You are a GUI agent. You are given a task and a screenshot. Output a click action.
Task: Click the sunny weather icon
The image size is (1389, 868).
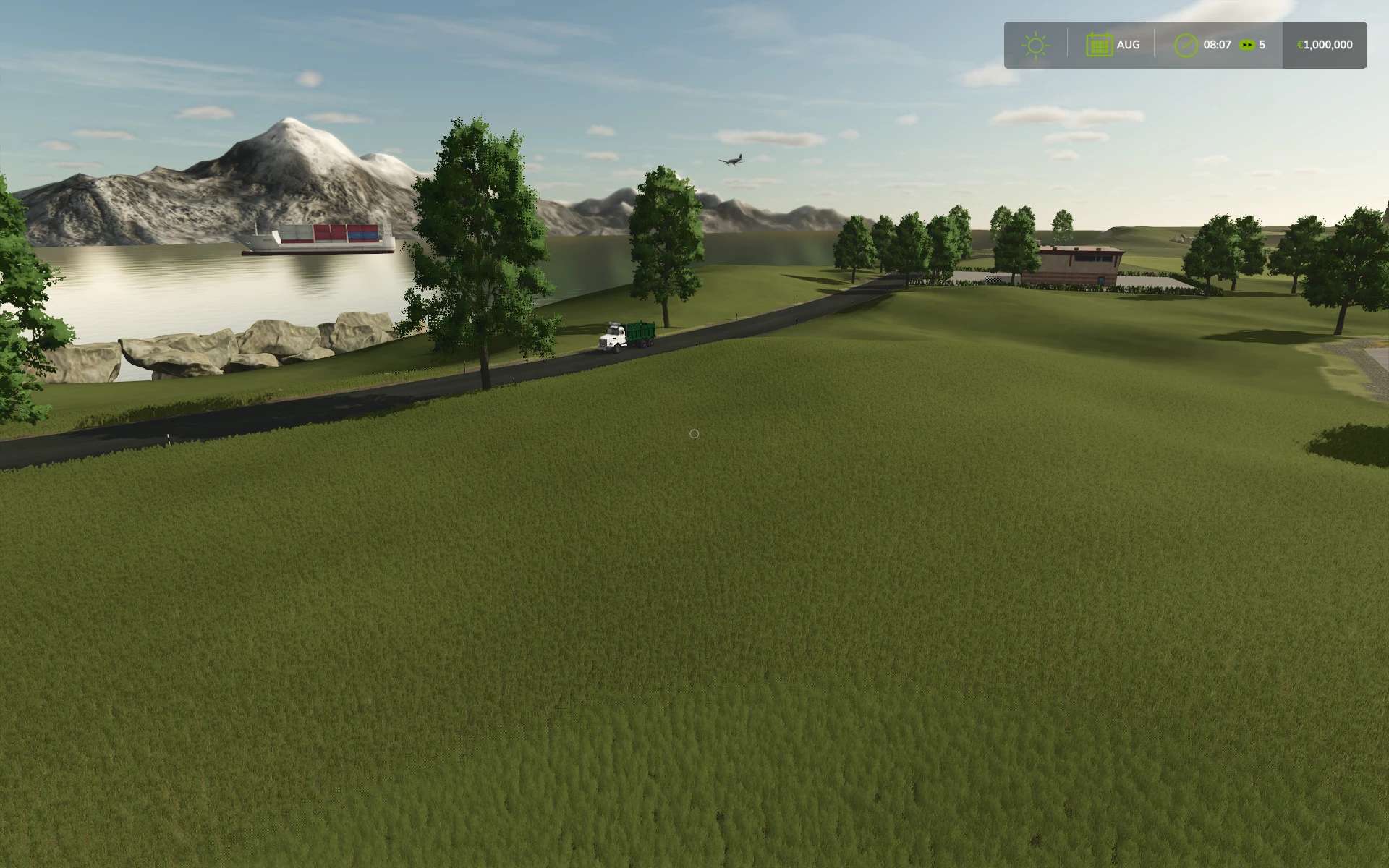click(x=1035, y=46)
